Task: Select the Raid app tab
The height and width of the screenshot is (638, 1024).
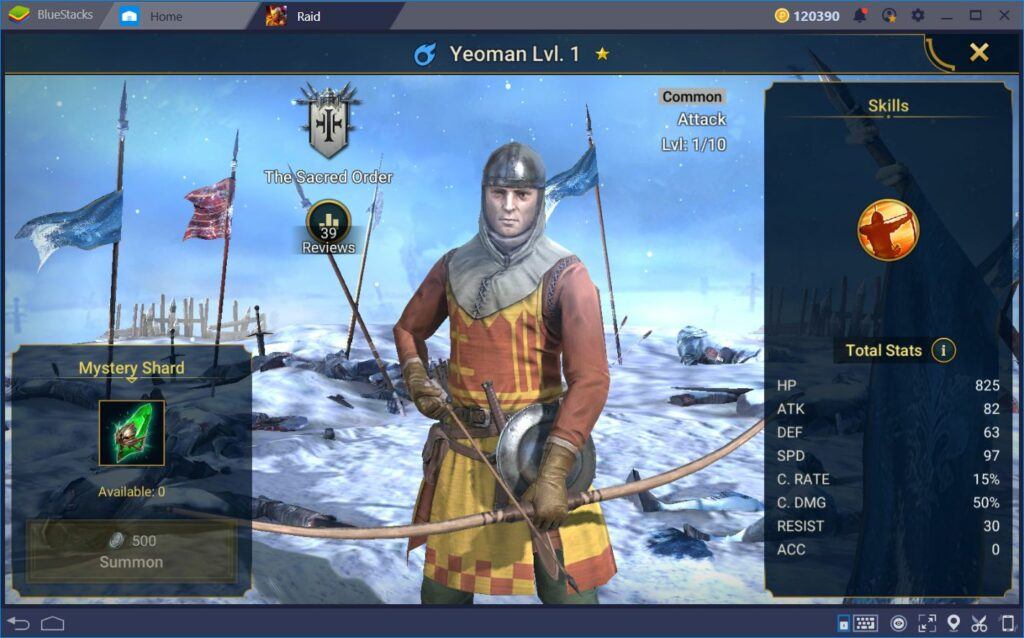Action: [x=308, y=16]
